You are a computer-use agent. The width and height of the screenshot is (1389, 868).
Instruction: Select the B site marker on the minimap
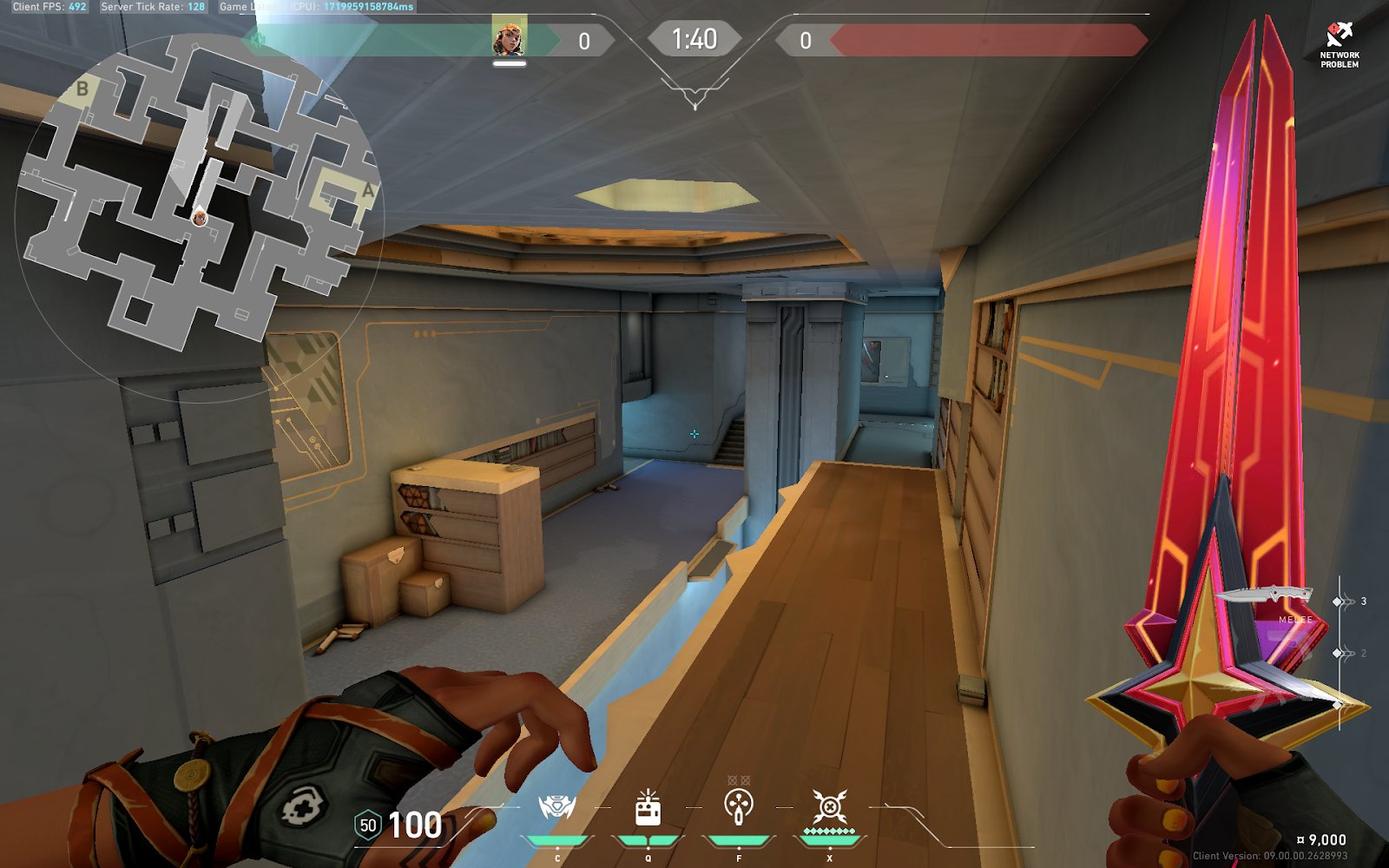click(x=82, y=89)
